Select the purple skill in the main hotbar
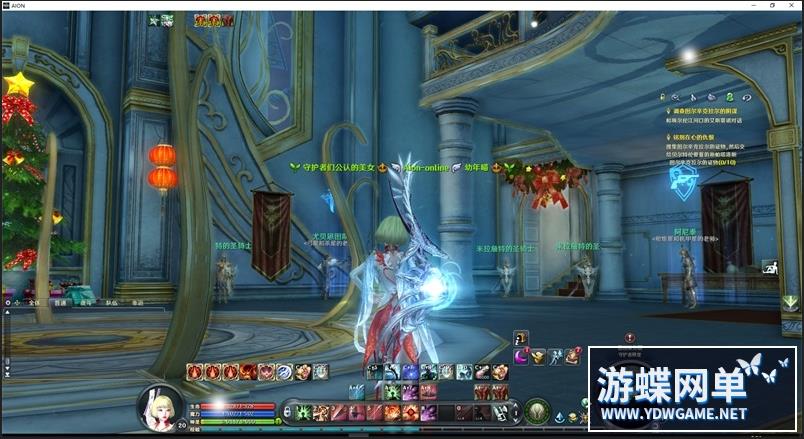This screenshot has height=439, width=804. tap(427, 412)
